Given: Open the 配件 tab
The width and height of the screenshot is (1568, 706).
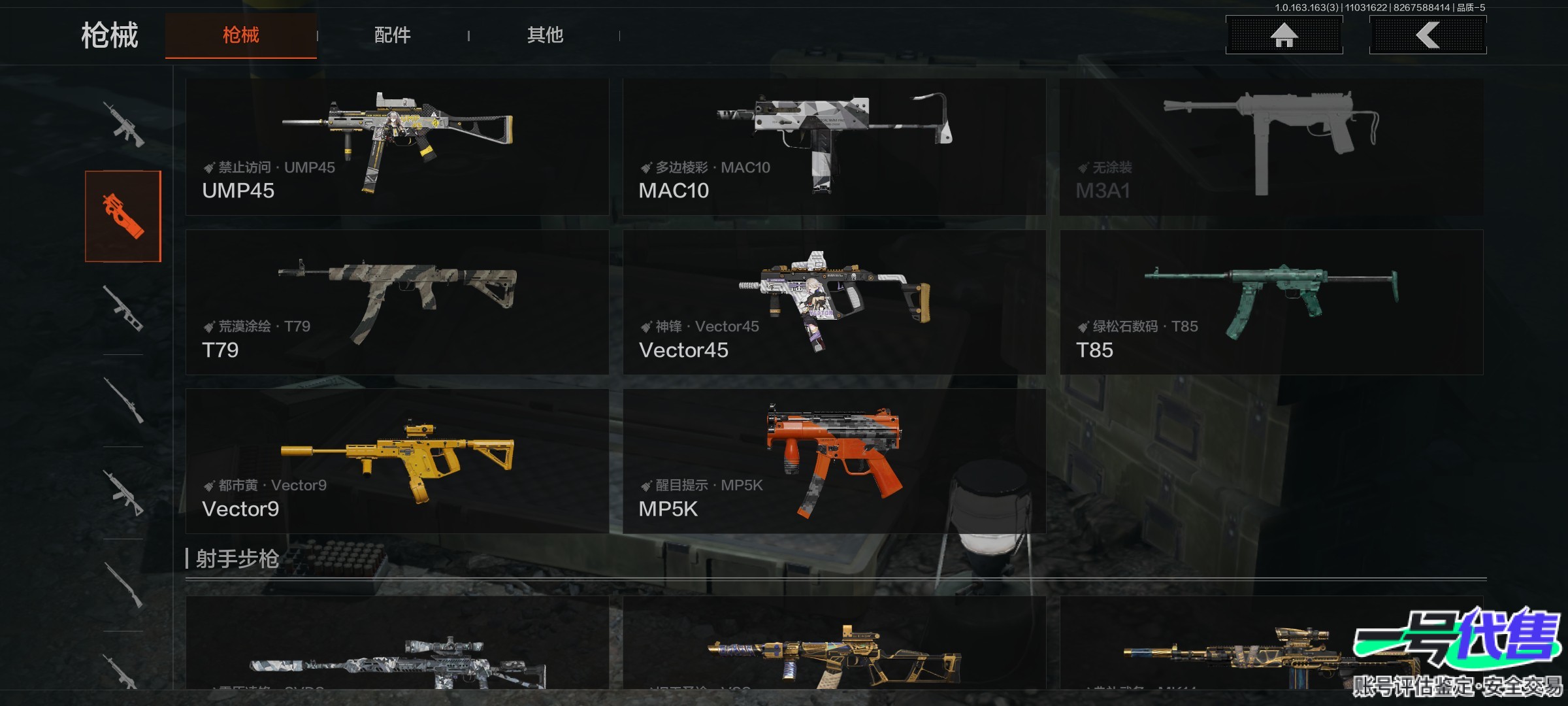Looking at the screenshot, I should point(392,35).
